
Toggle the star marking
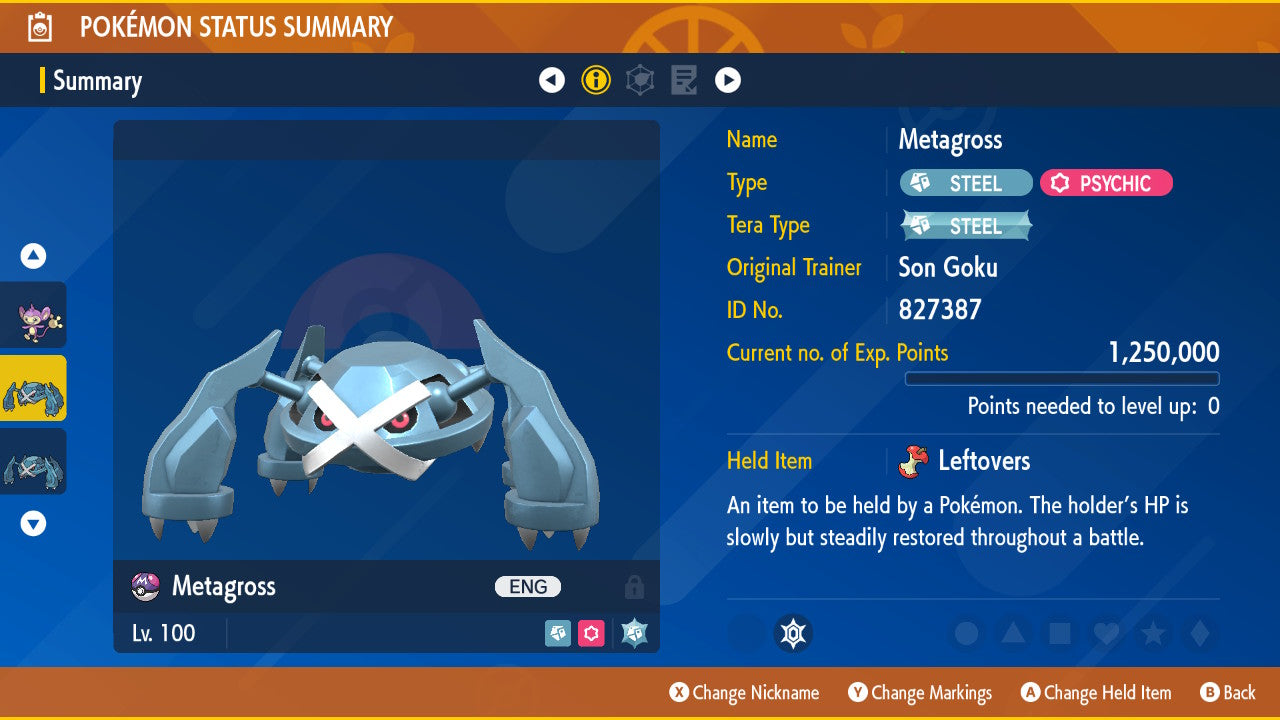pyautogui.click(x=1152, y=633)
